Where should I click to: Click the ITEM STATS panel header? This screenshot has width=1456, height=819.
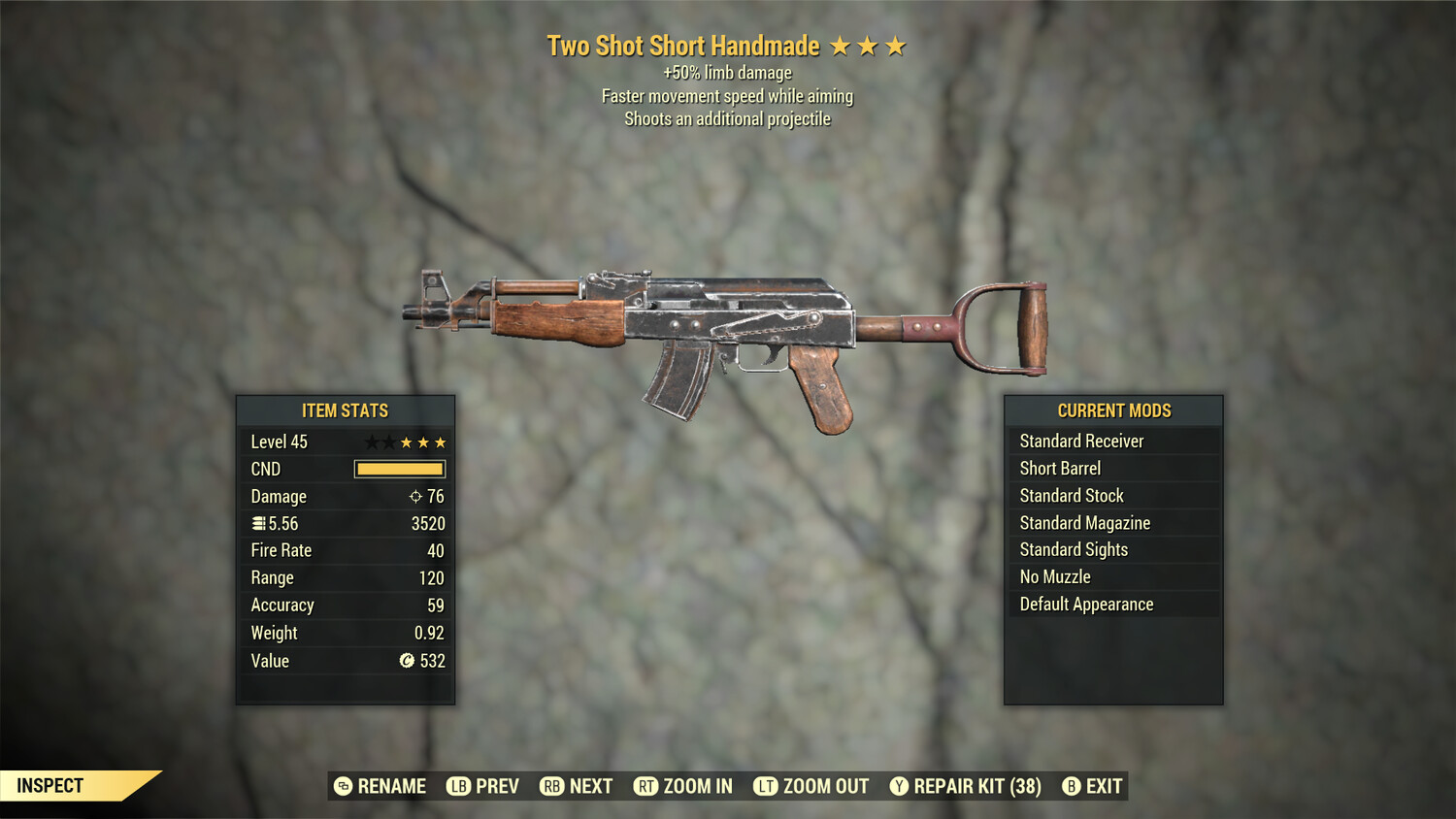(x=346, y=410)
